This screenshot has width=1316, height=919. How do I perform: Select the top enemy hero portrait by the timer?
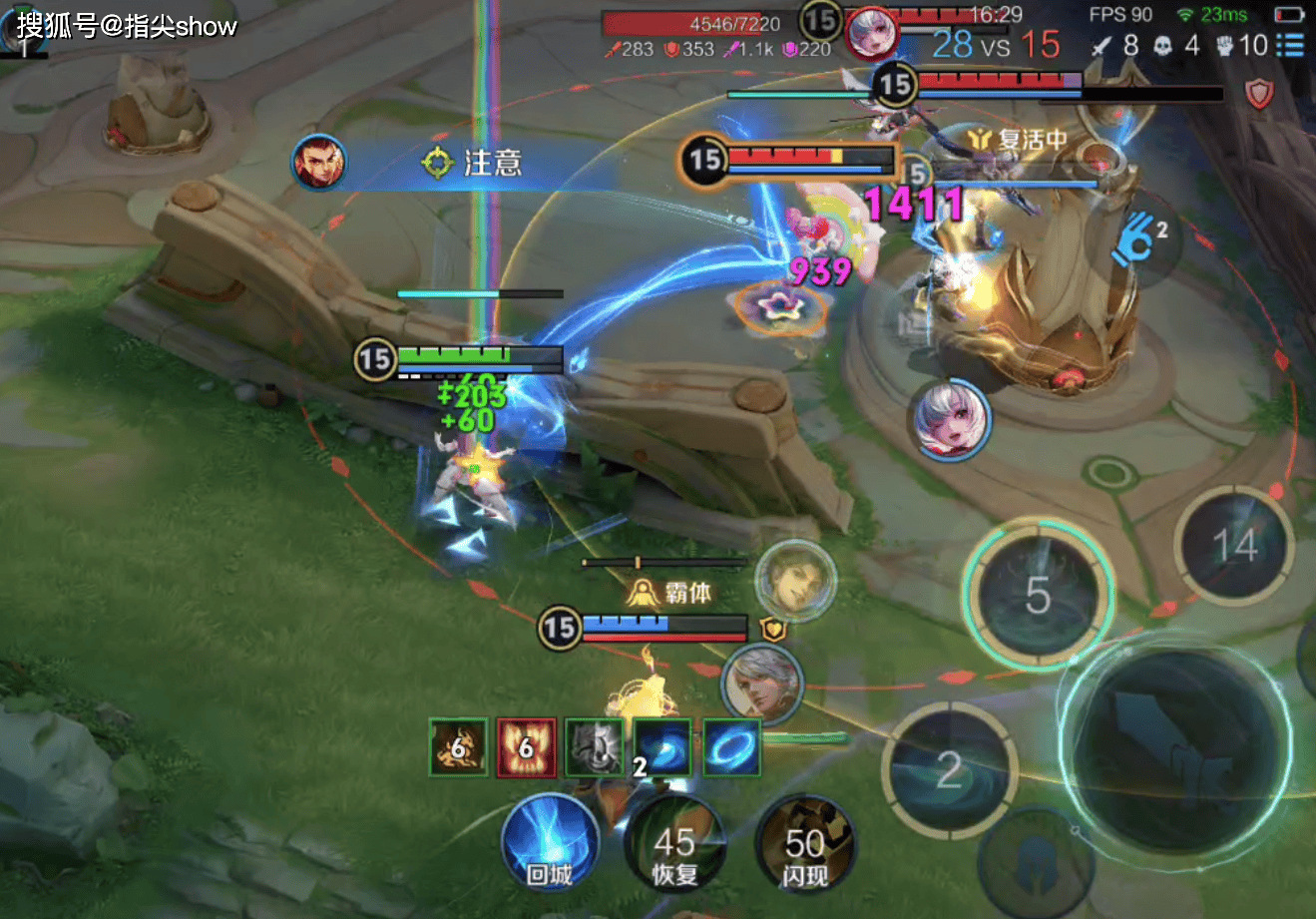871,34
